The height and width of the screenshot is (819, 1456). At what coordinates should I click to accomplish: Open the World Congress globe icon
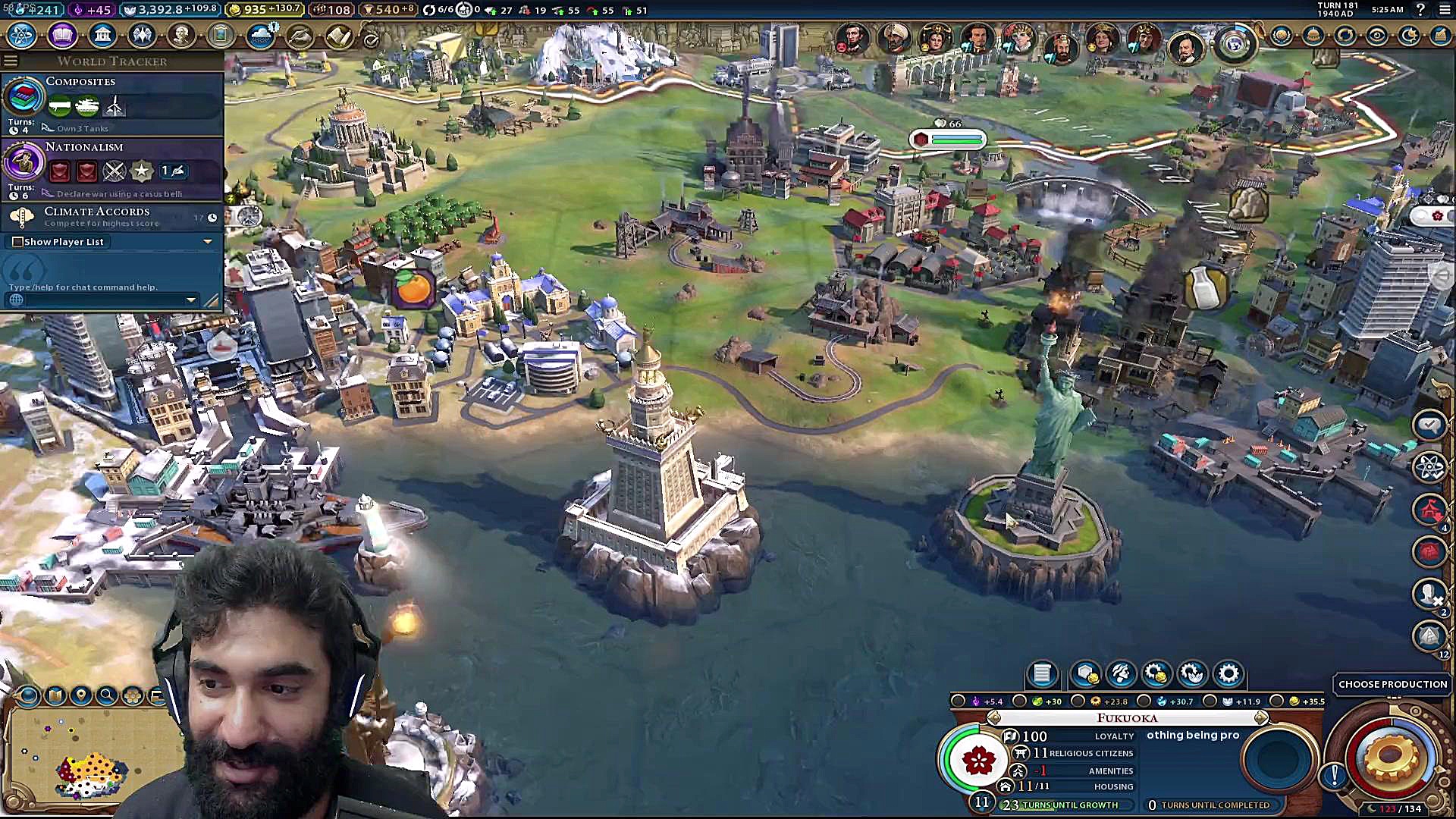[1234, 43]
